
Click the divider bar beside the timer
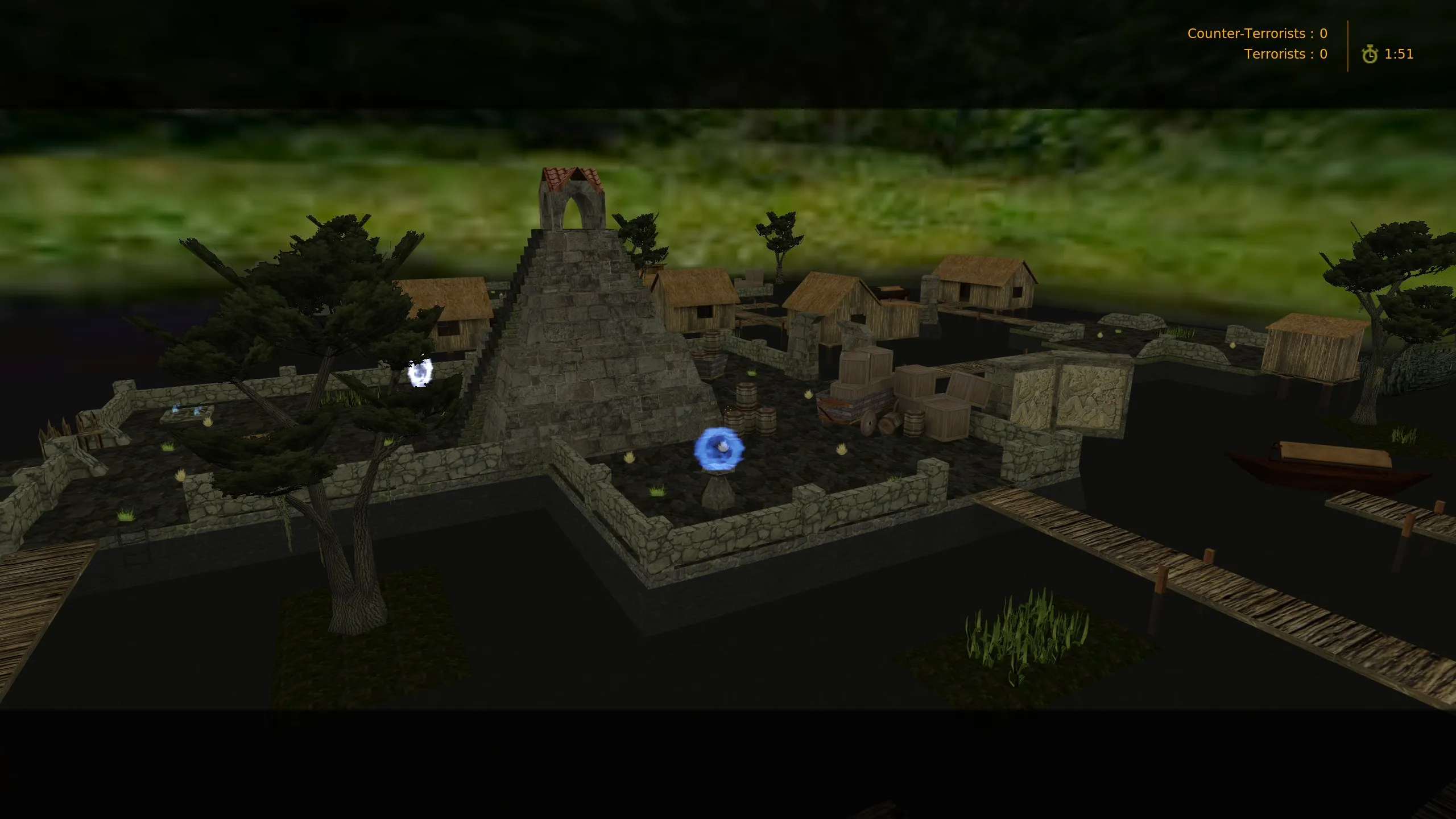click(1348, 45)
